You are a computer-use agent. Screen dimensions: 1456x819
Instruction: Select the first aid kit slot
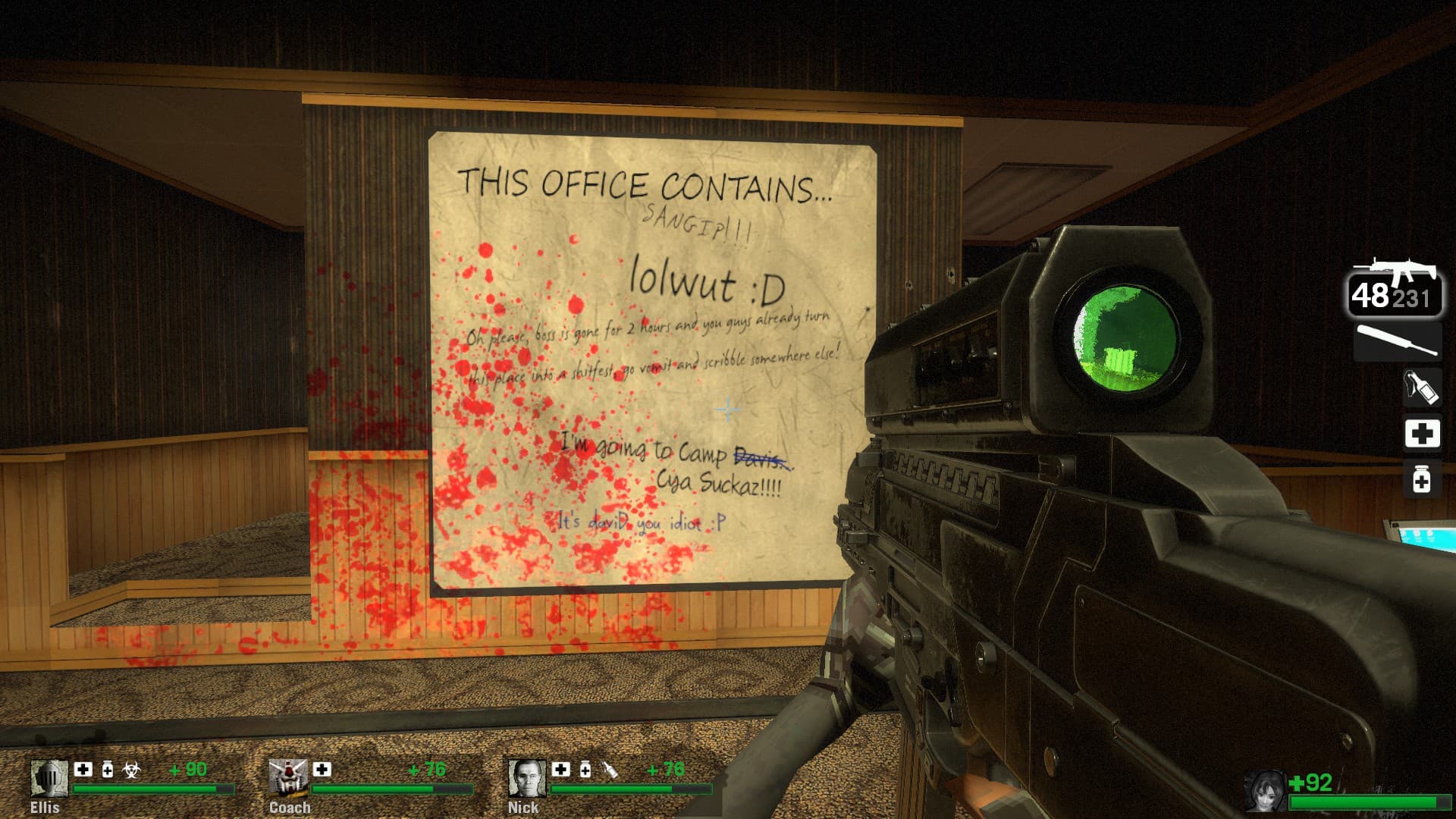(1422, 434)
